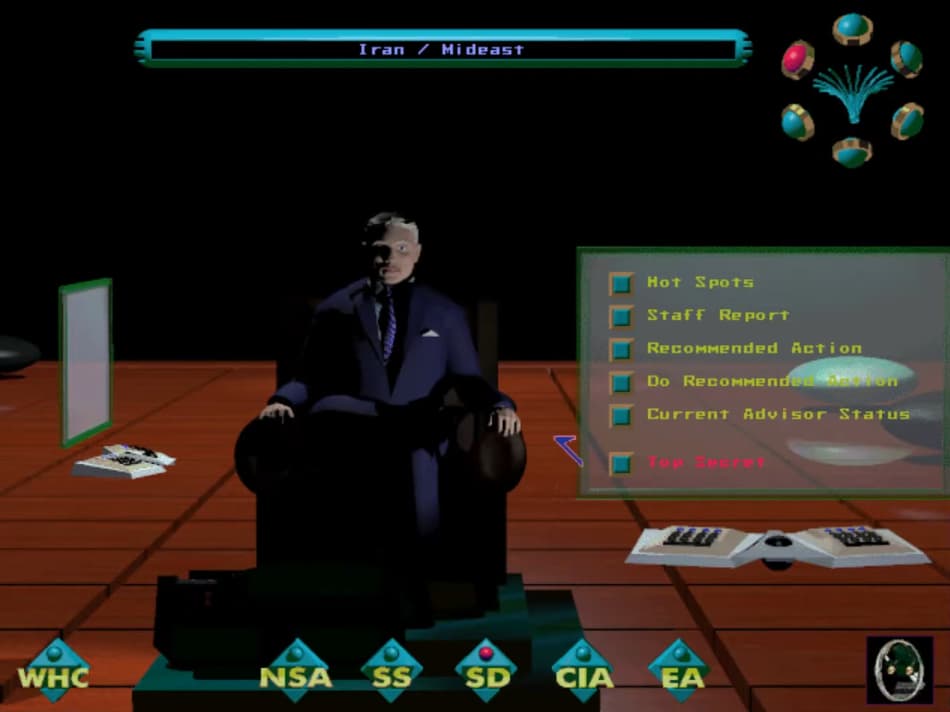Select the SS advisor button
The width and height of the screenshot is (950, 712).
pyautogui.click(x=391, y=671)
